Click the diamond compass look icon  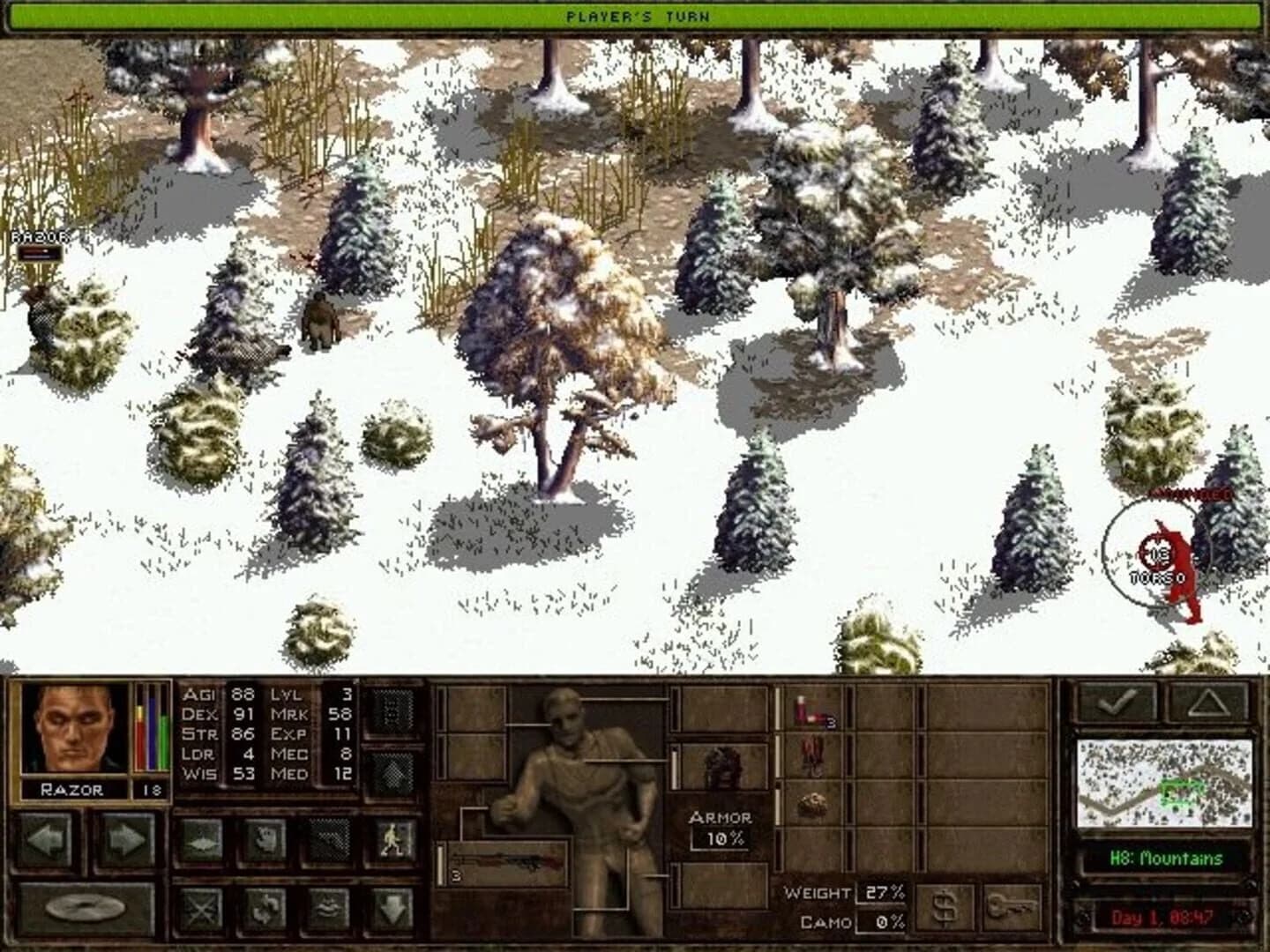(x=202, y=841)
